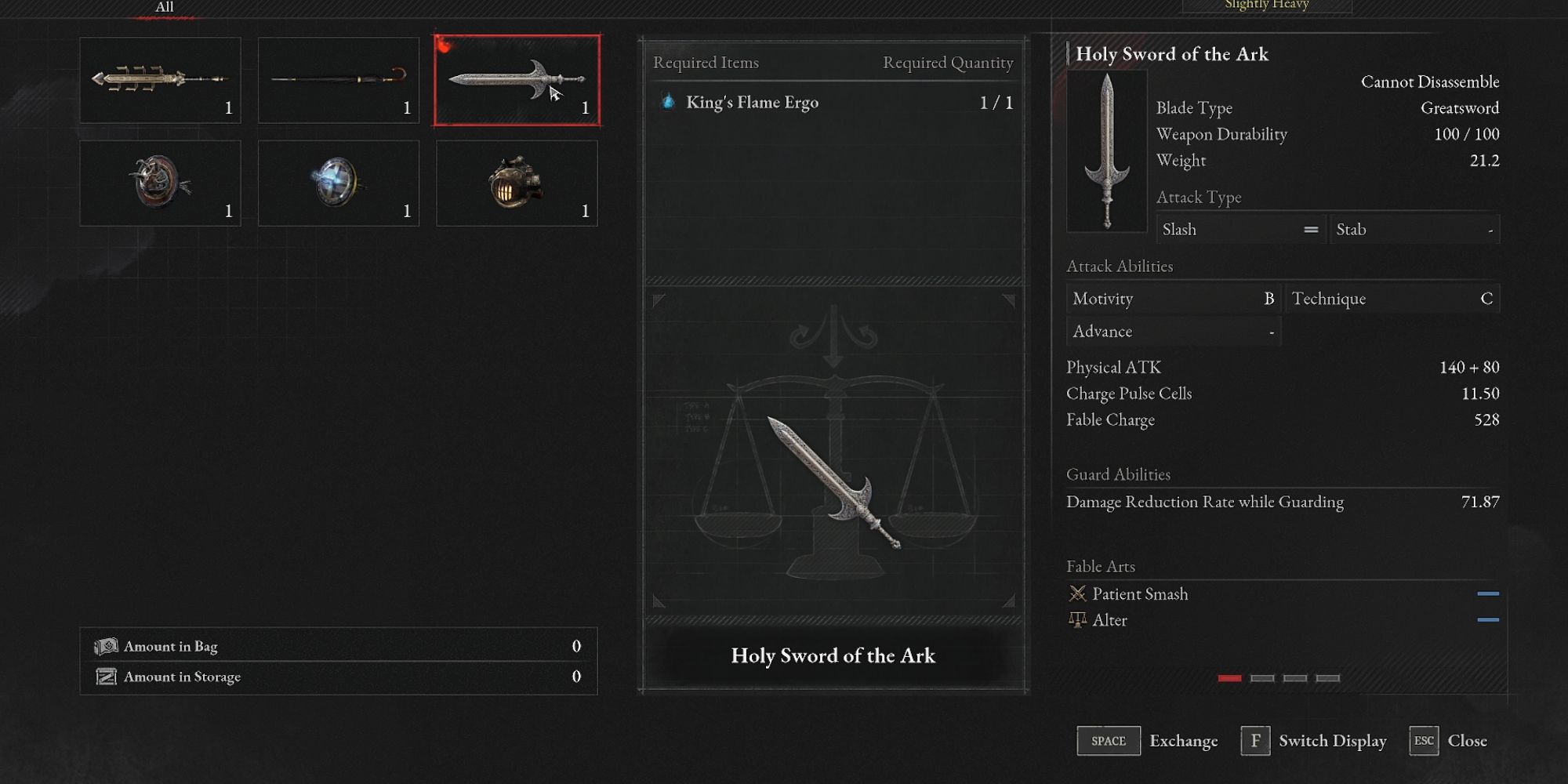
Task: Expand the Slash attack type box
Action: [x=1241, y=229]
